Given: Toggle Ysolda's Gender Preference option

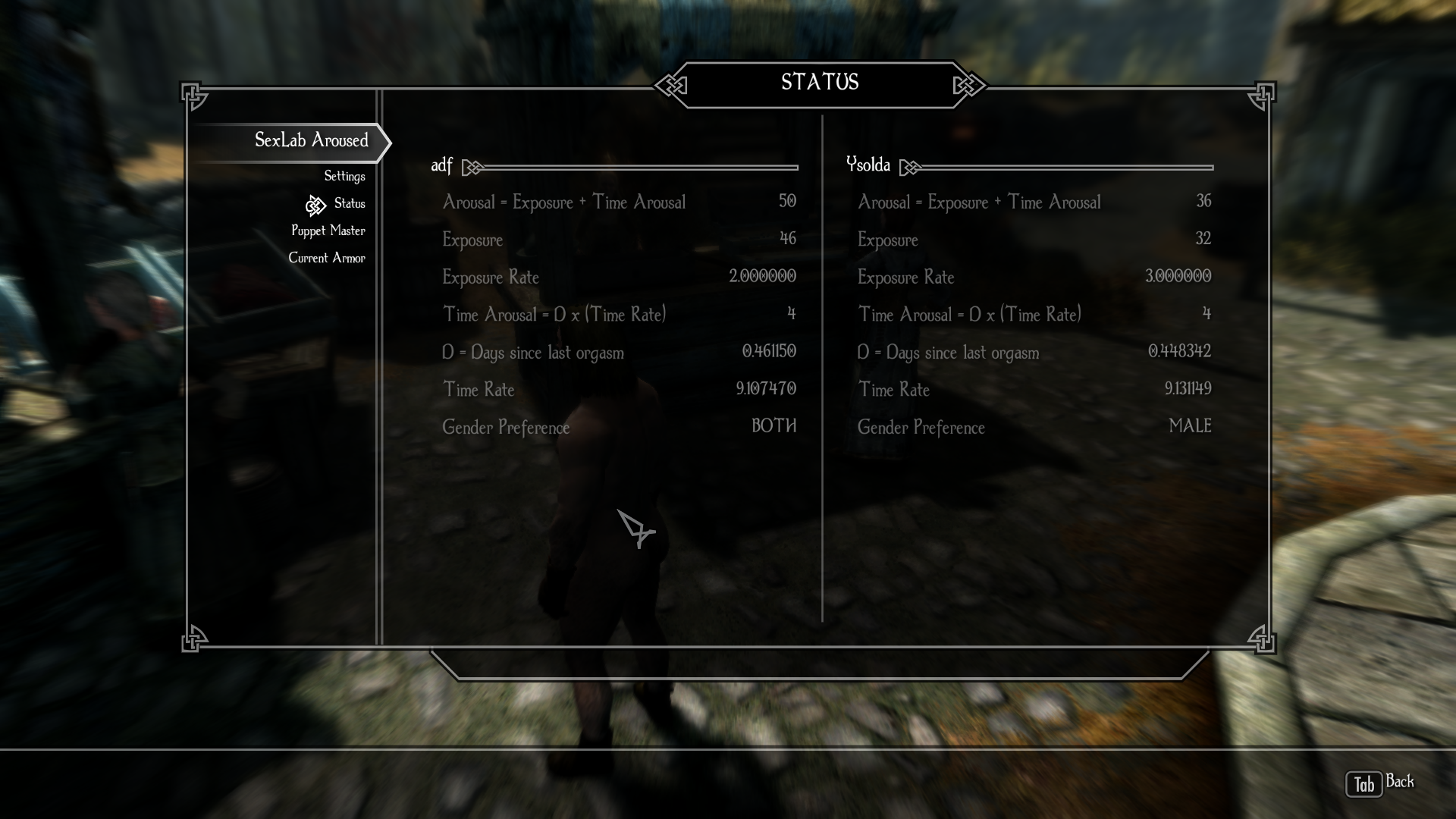Looking at the screenshot, I should [x=1034, y=427].
